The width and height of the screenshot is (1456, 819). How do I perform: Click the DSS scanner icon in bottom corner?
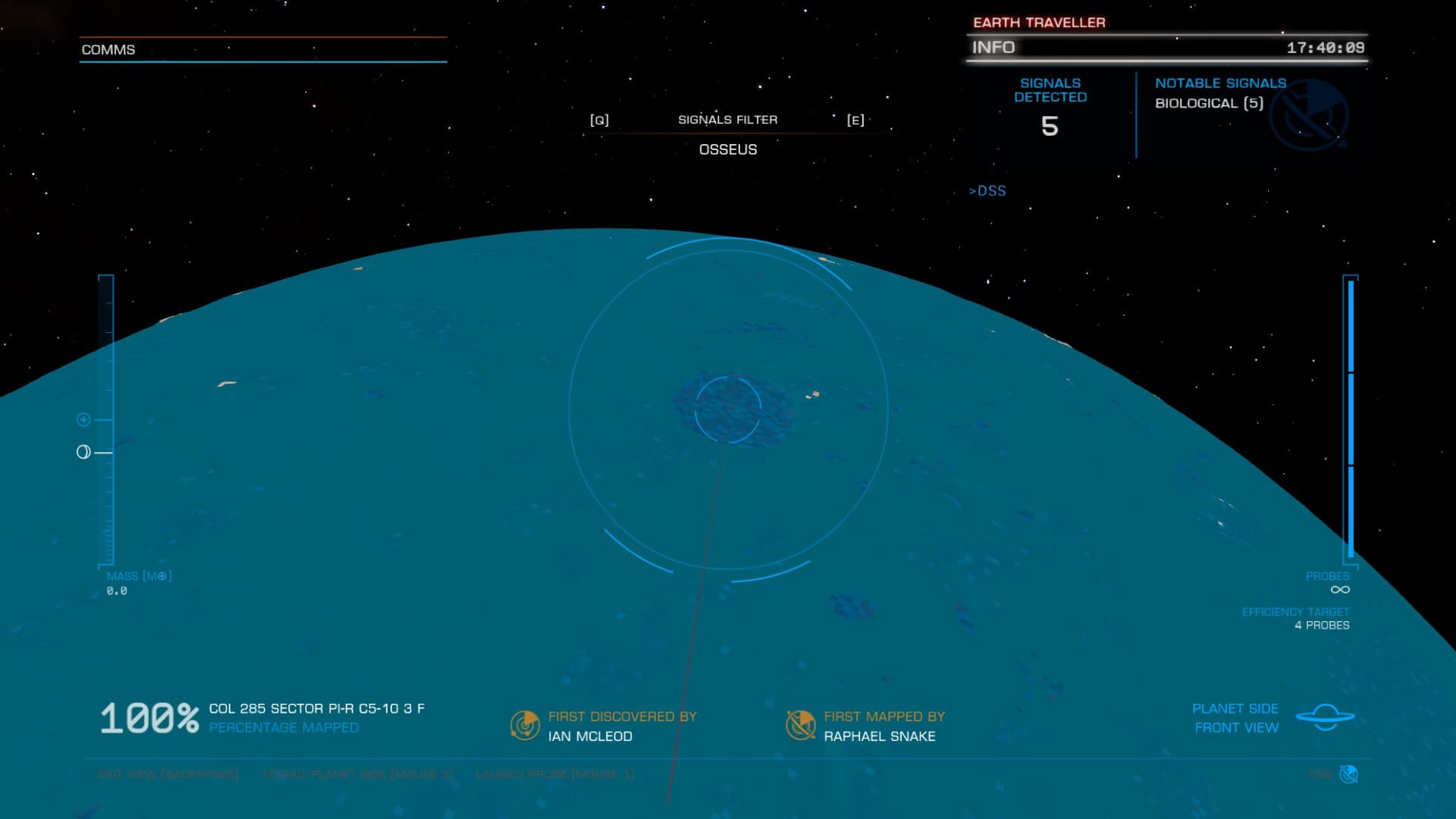[1348, 774]
